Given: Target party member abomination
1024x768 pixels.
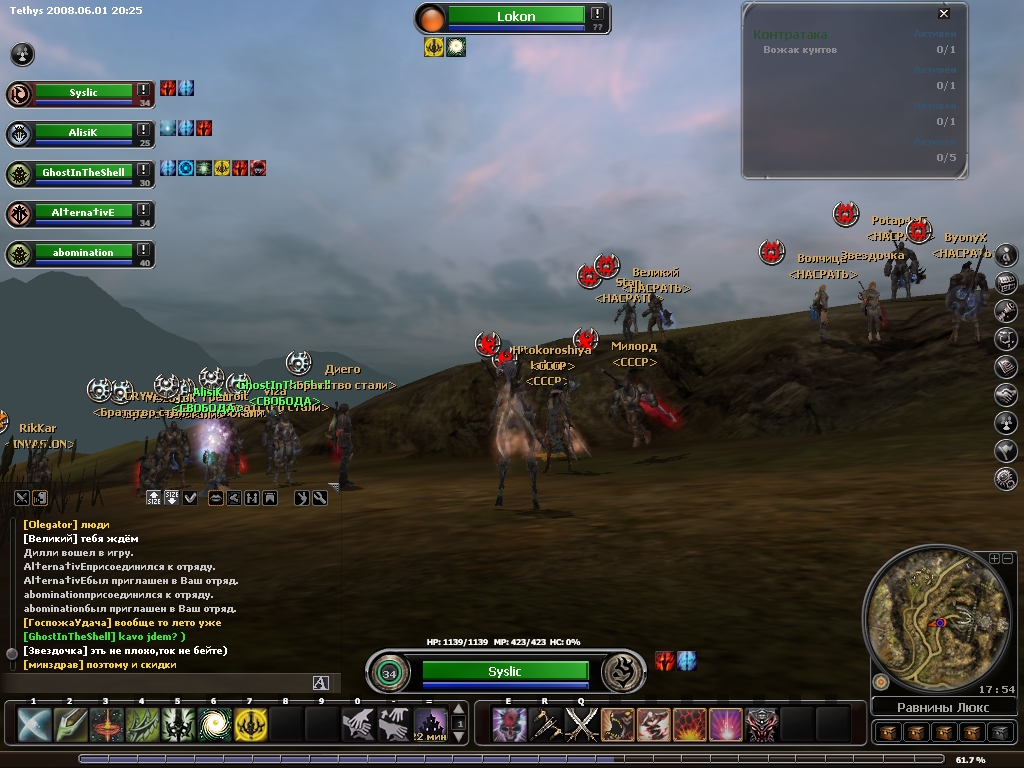Looking at the screenshot, I should click(x=84, y=253).
